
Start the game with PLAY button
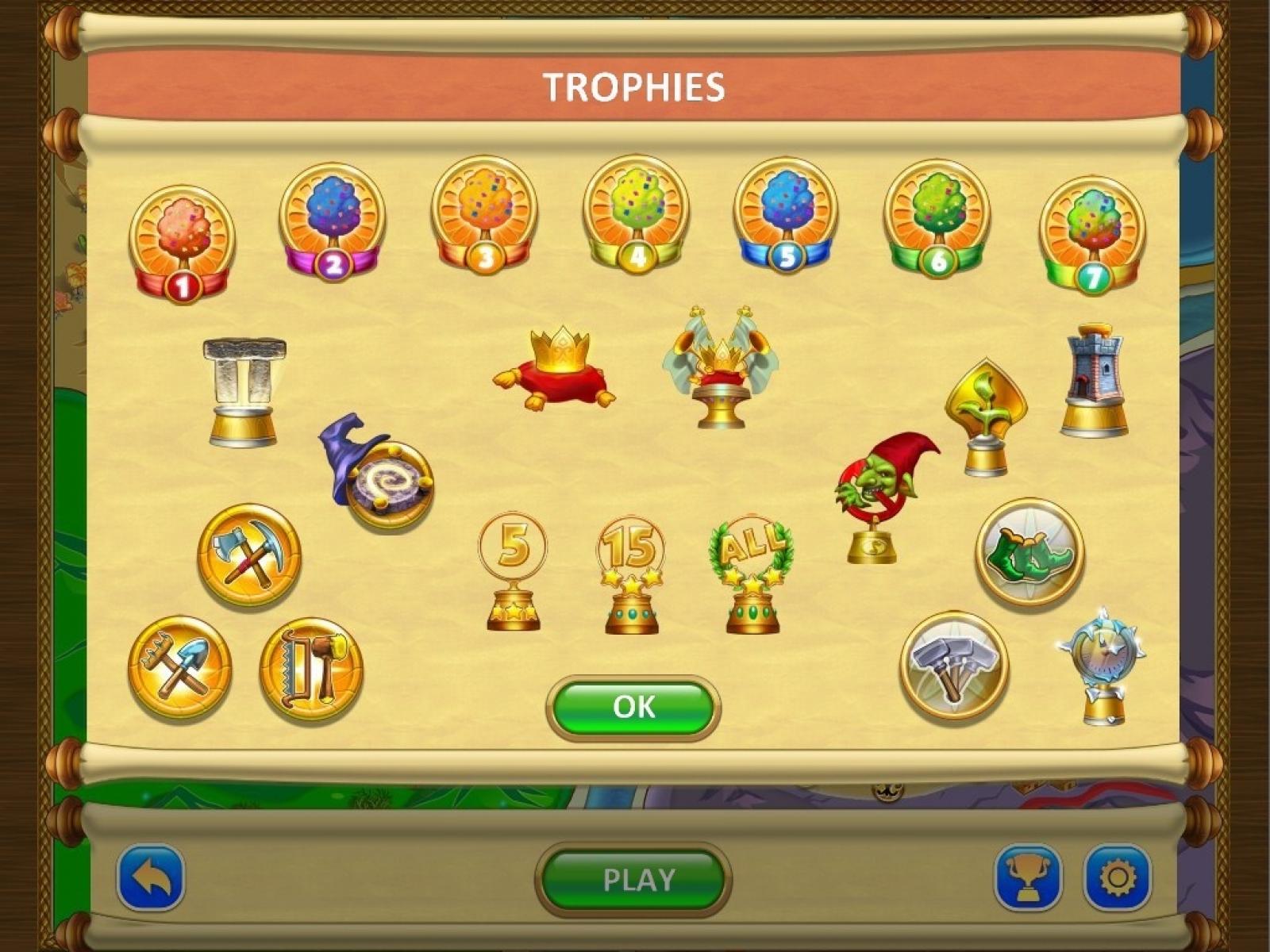(633, 880)
